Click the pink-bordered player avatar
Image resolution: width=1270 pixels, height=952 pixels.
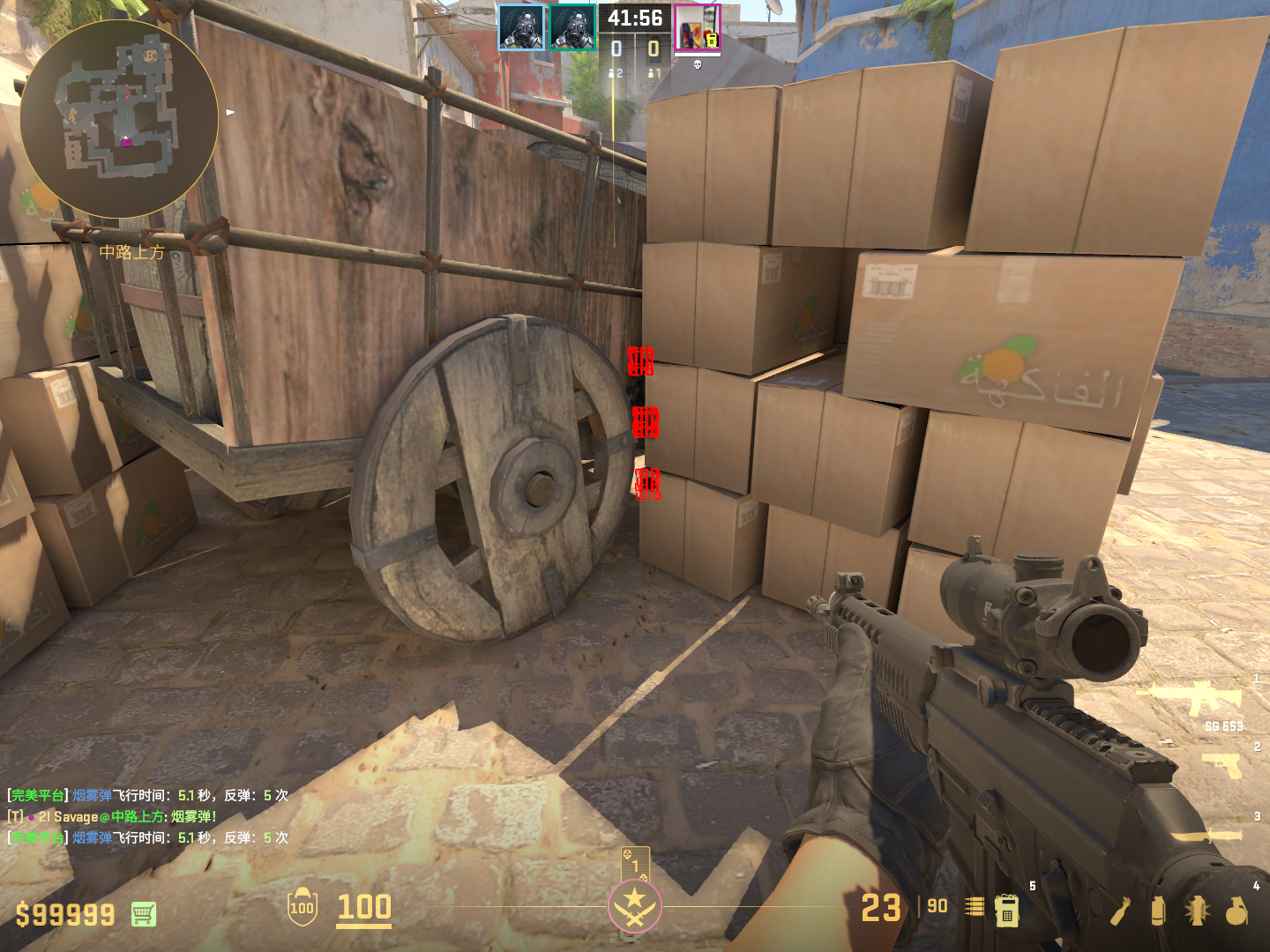pyautogui.click(x=697, y=27)
